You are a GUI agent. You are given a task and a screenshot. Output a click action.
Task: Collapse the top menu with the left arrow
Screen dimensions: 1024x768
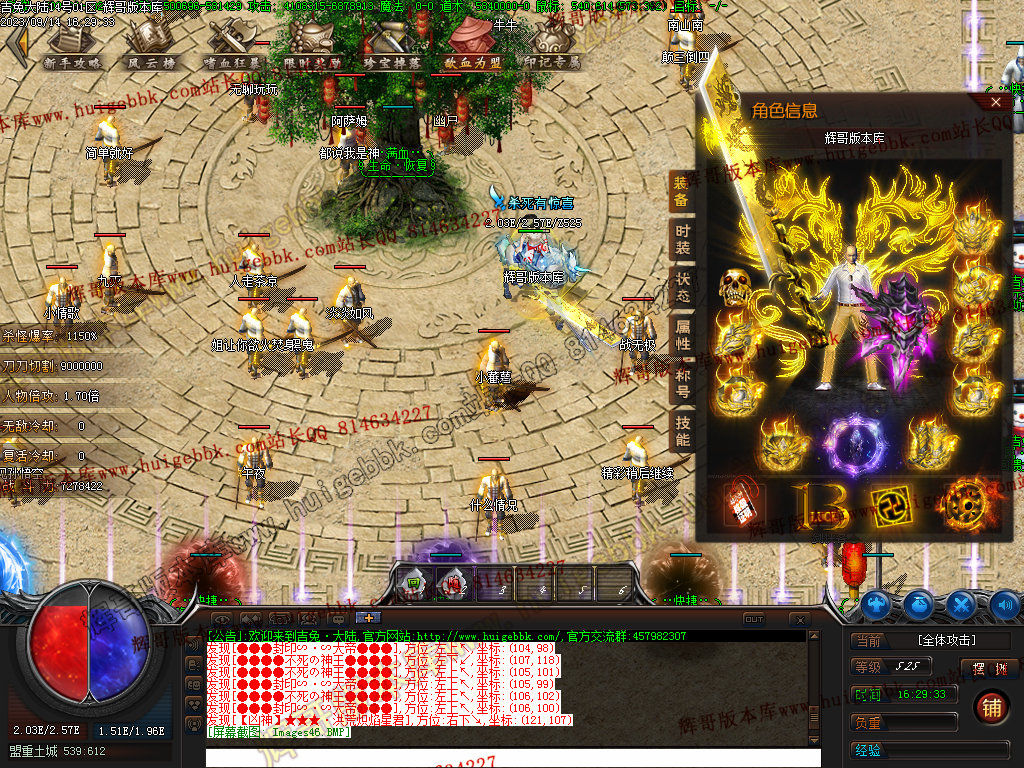(16, 43)
